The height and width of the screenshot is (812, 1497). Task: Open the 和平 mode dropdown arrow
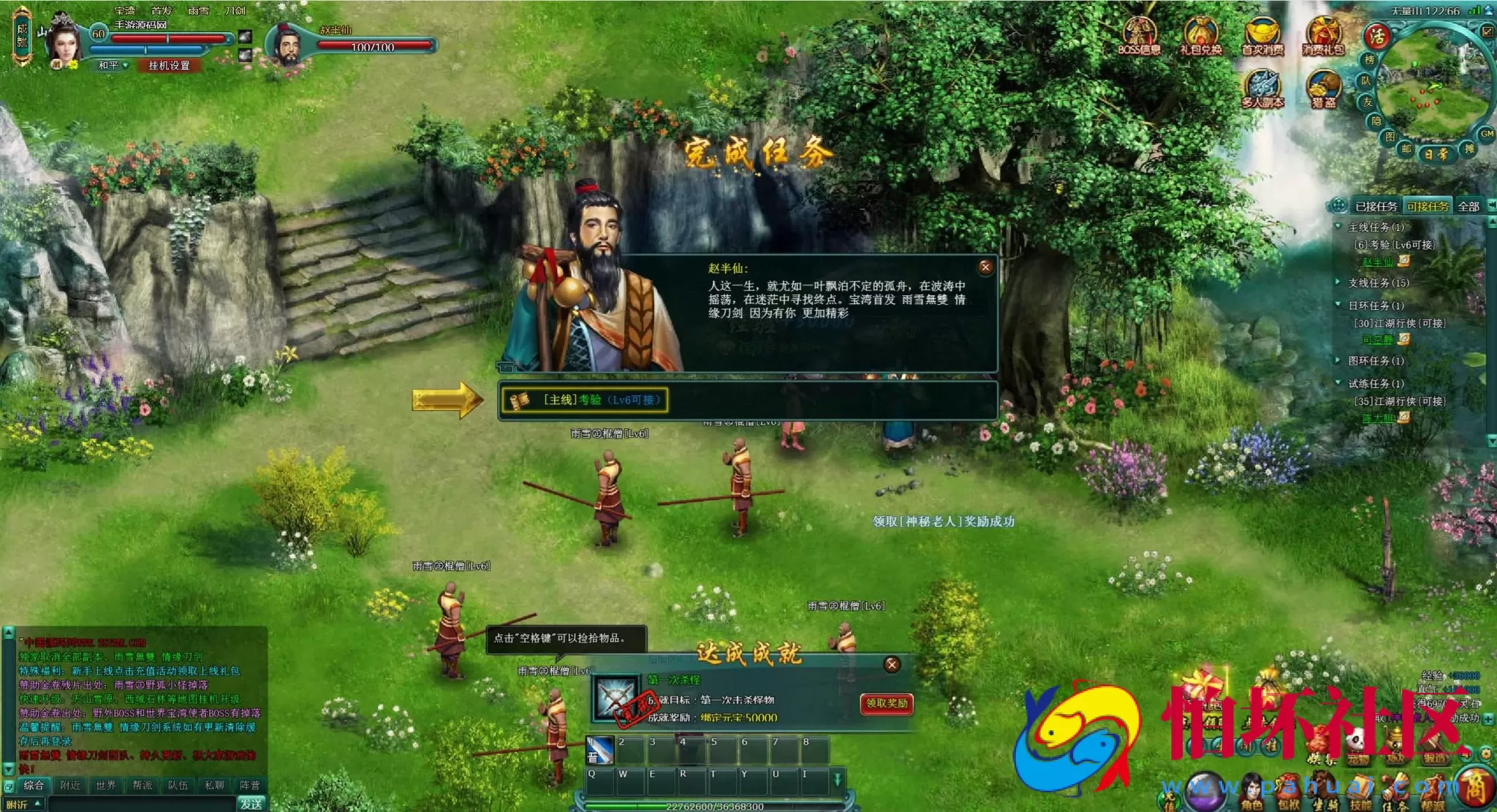click(126, 67)
